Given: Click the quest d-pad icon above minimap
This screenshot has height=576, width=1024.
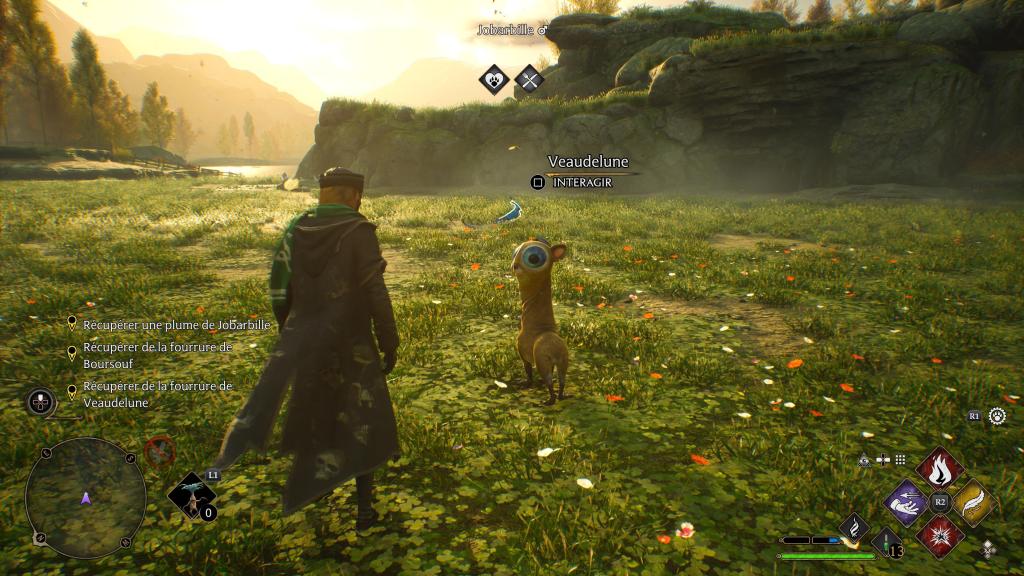Looking at the screenshot, I should 40,402.
